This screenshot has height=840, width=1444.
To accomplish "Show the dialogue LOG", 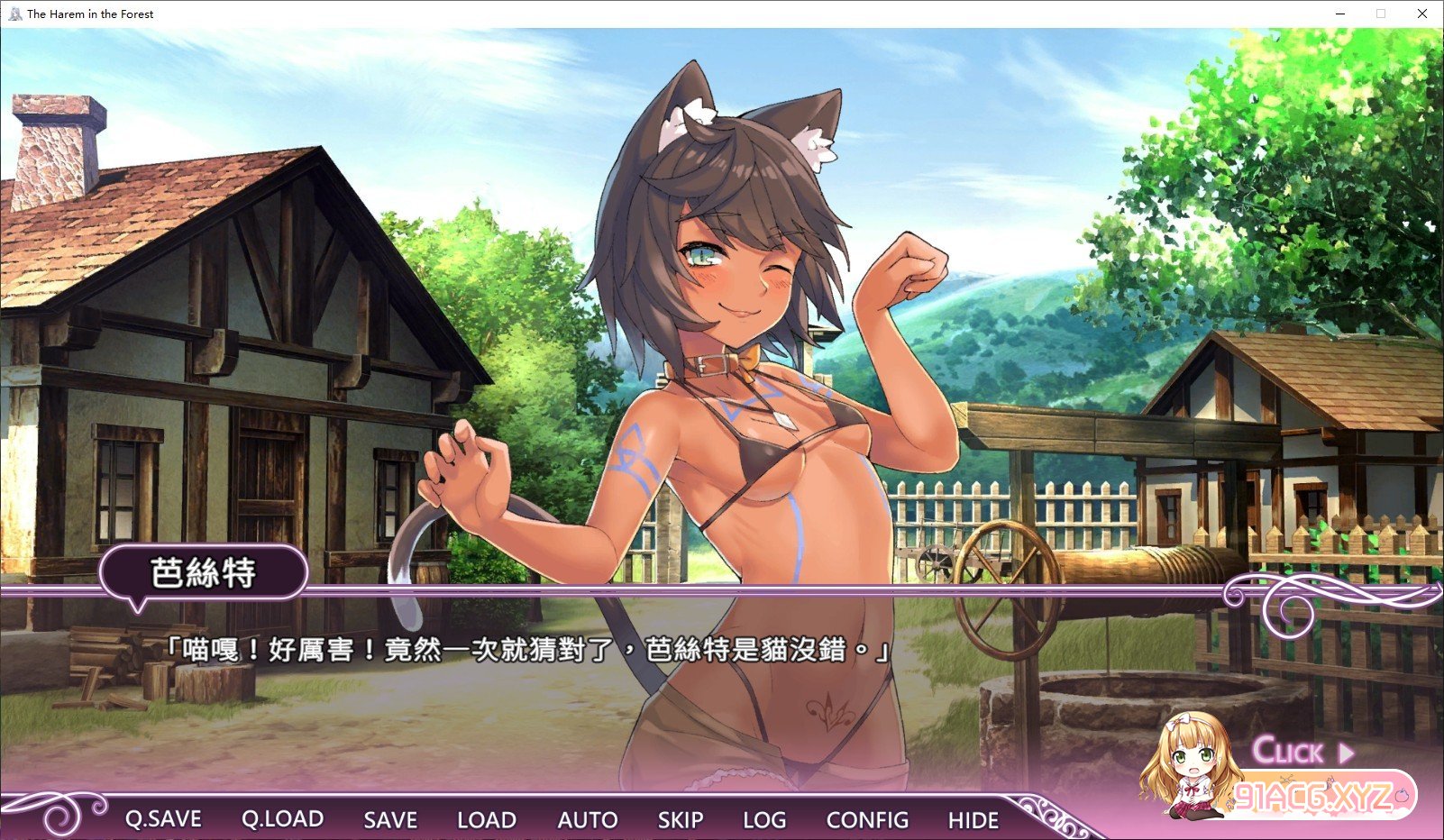I will point(764,819).
